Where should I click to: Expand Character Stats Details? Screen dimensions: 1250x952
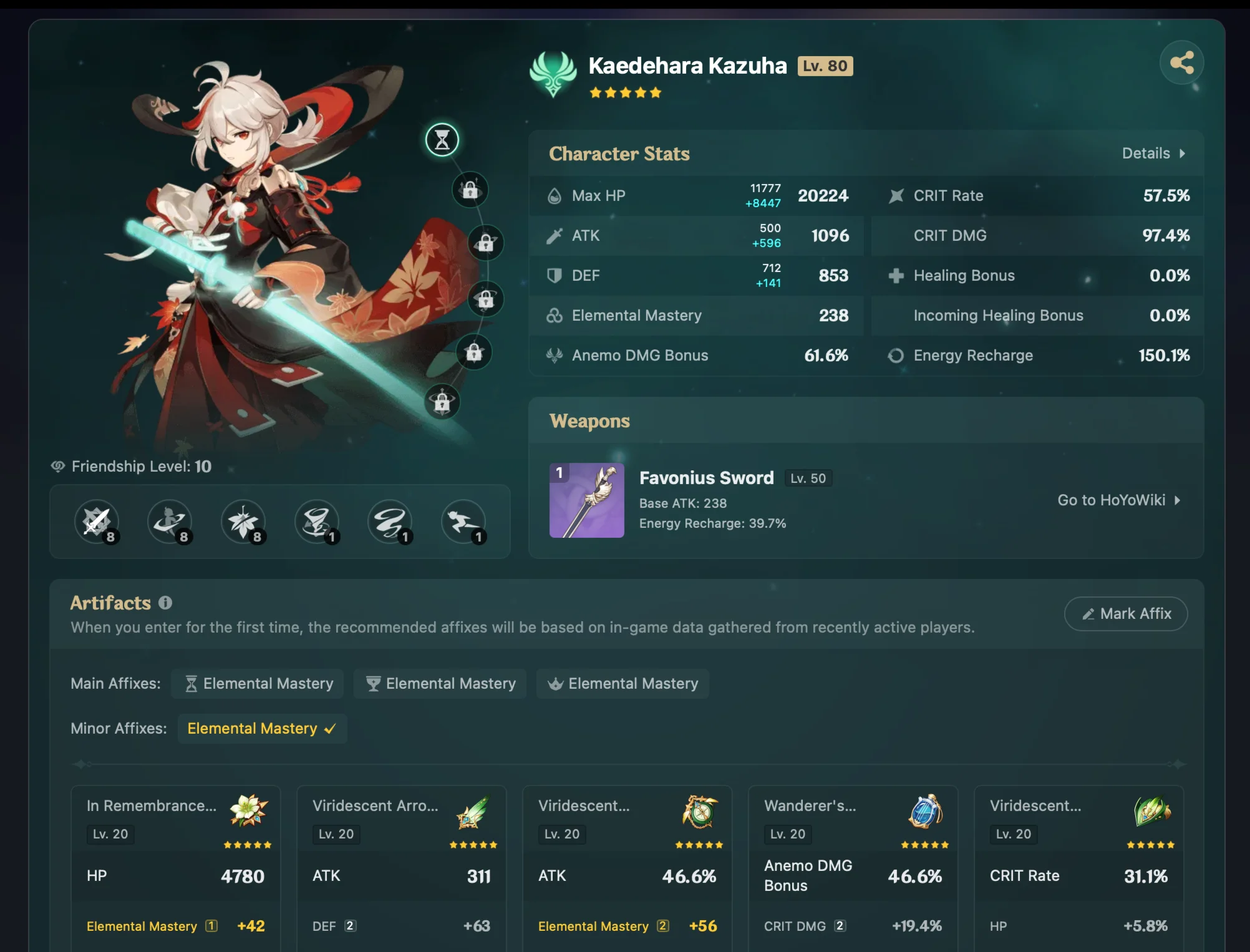click(1151, 153)
